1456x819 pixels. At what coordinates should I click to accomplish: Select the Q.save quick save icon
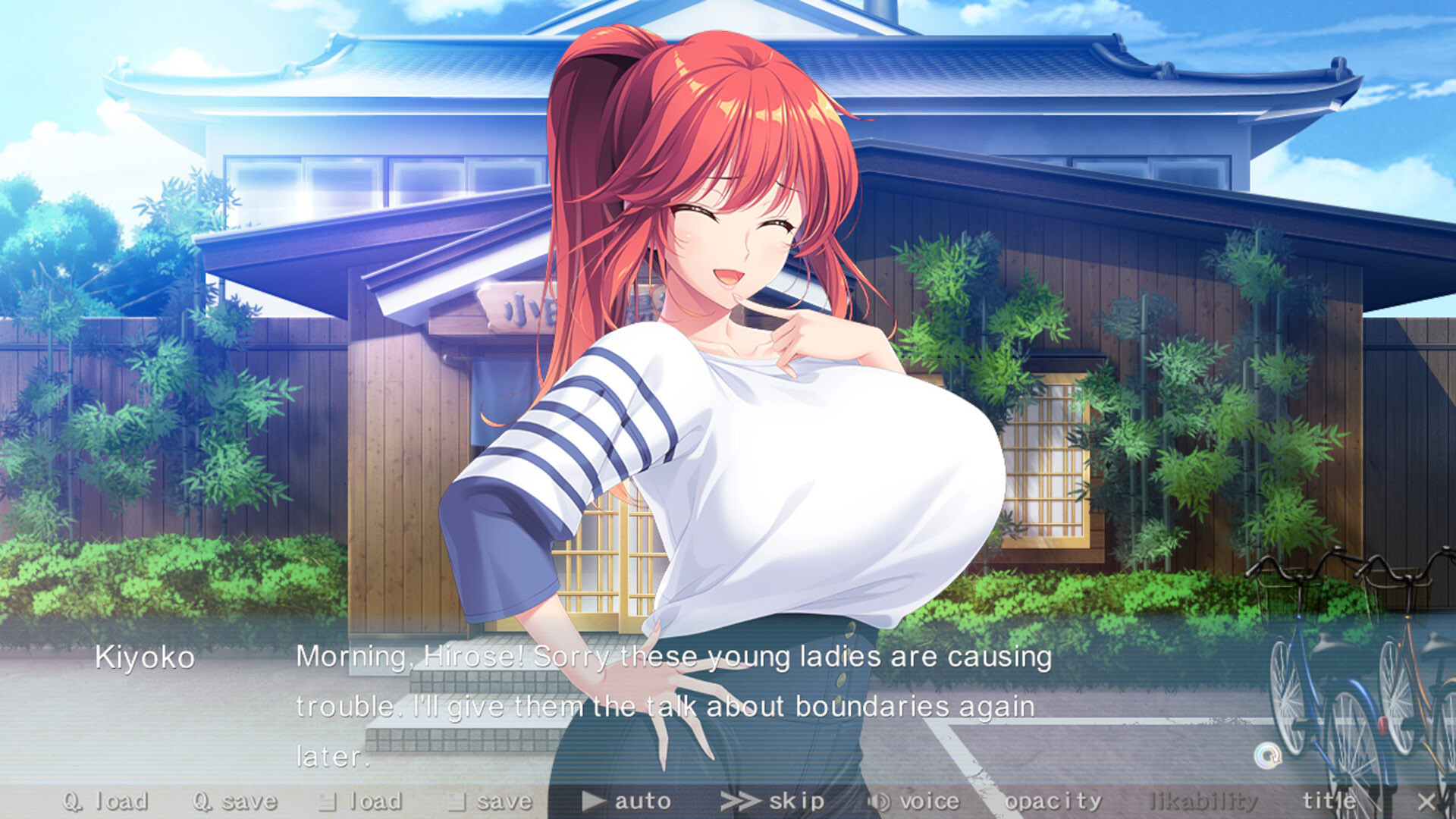coord(201,802)
